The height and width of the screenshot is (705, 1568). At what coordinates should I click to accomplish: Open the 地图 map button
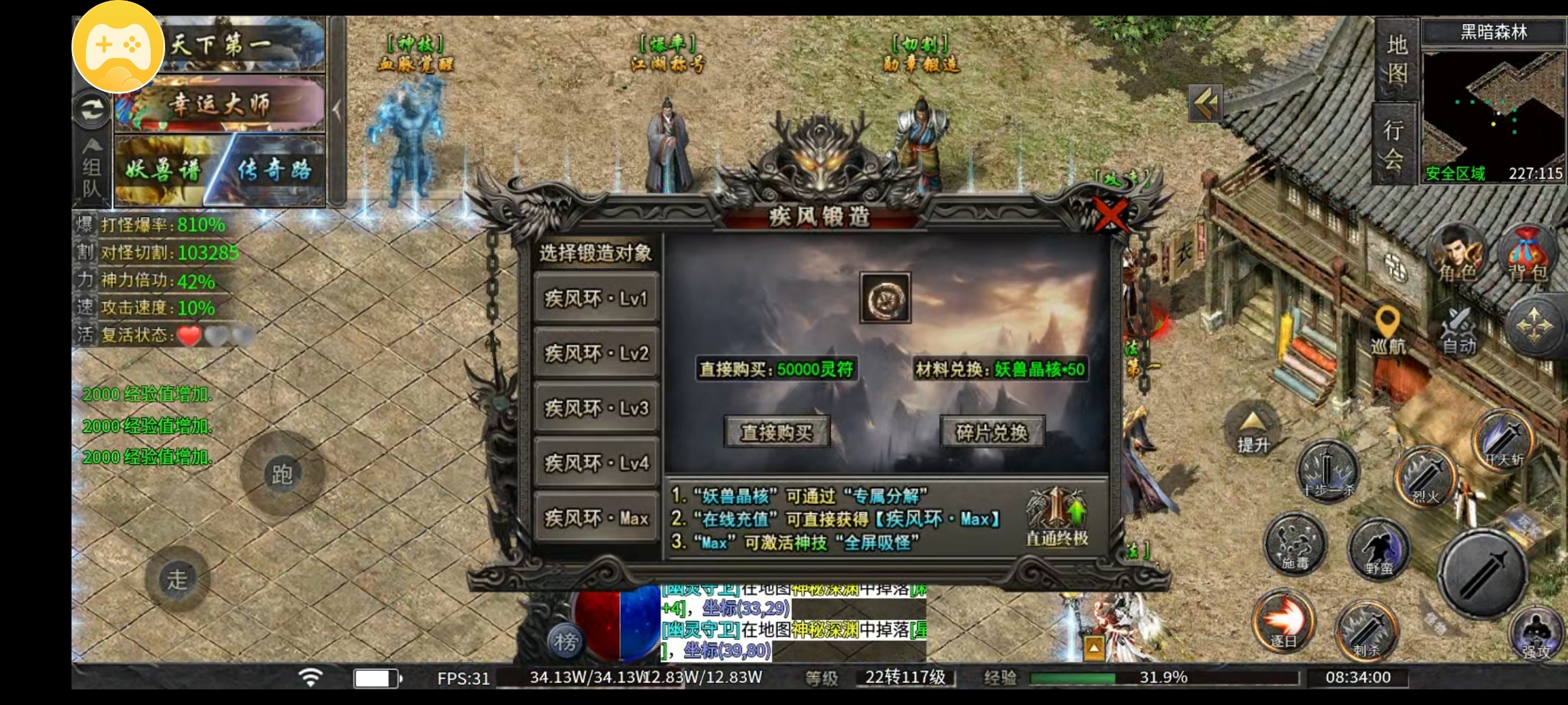coord(1396,60)
